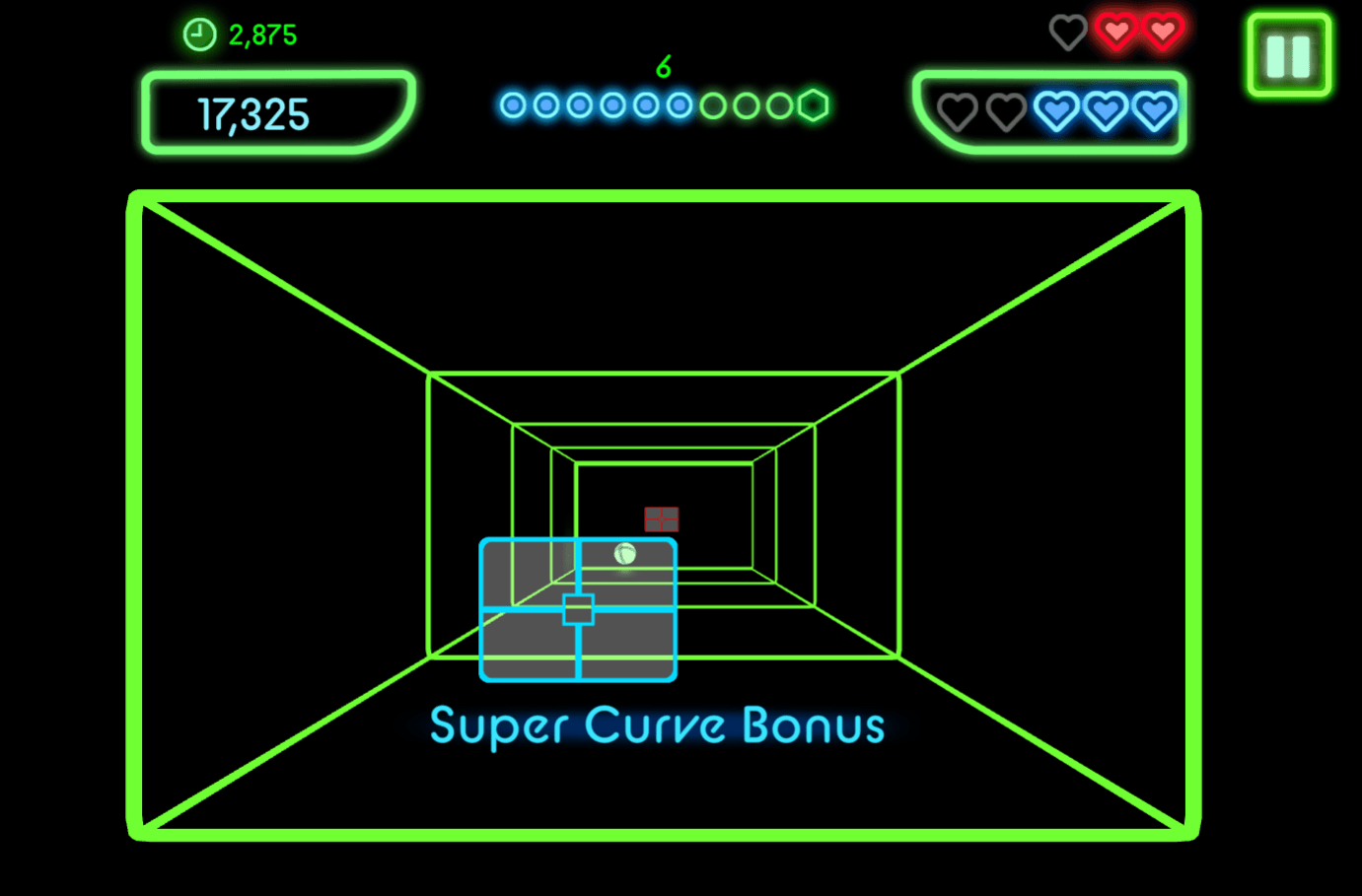Click the player life panel frame
This screenshot has width=1362, height=896.
coord(1050,111)
